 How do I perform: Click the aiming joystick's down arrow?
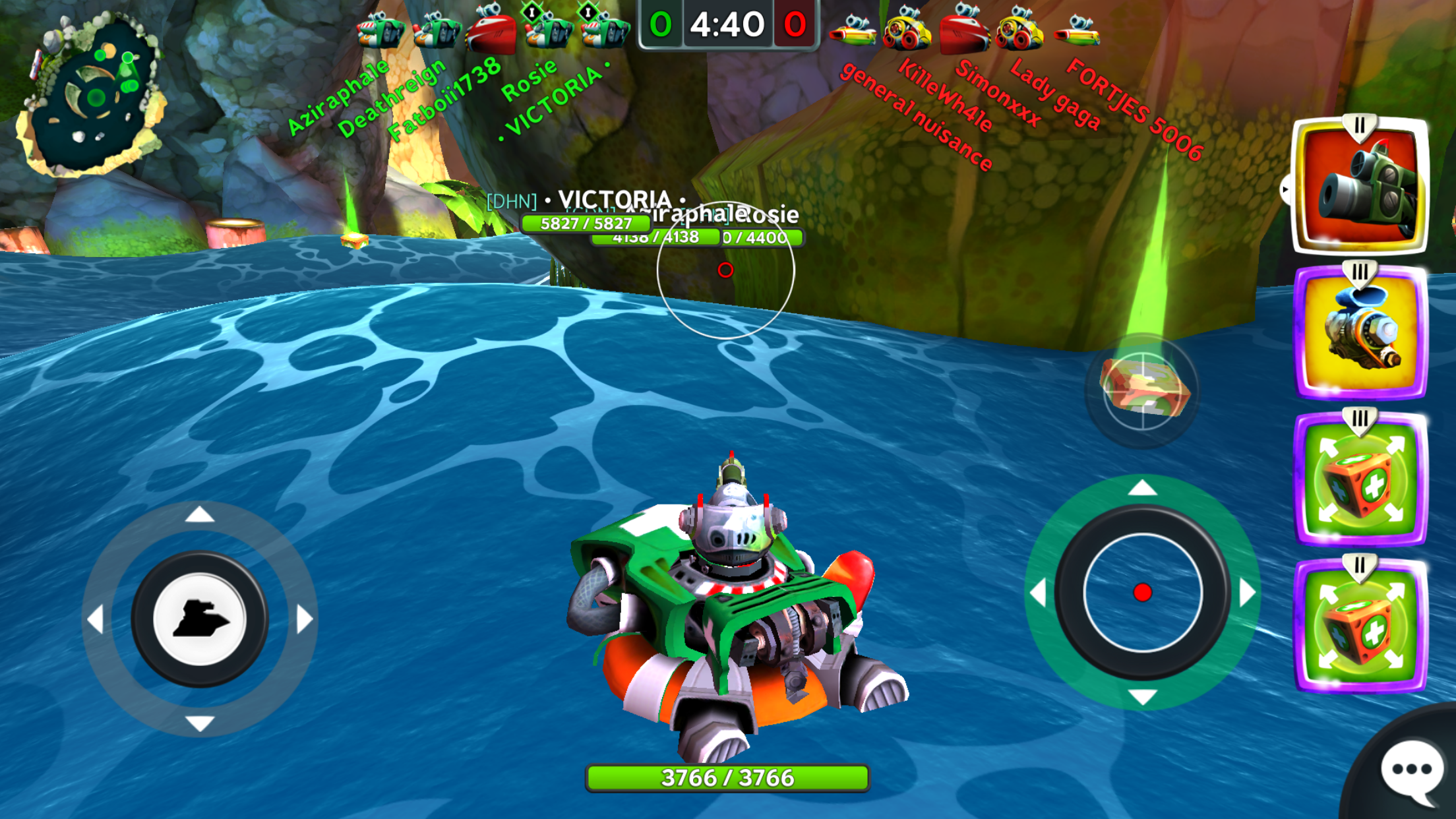tap(1142, 696)
